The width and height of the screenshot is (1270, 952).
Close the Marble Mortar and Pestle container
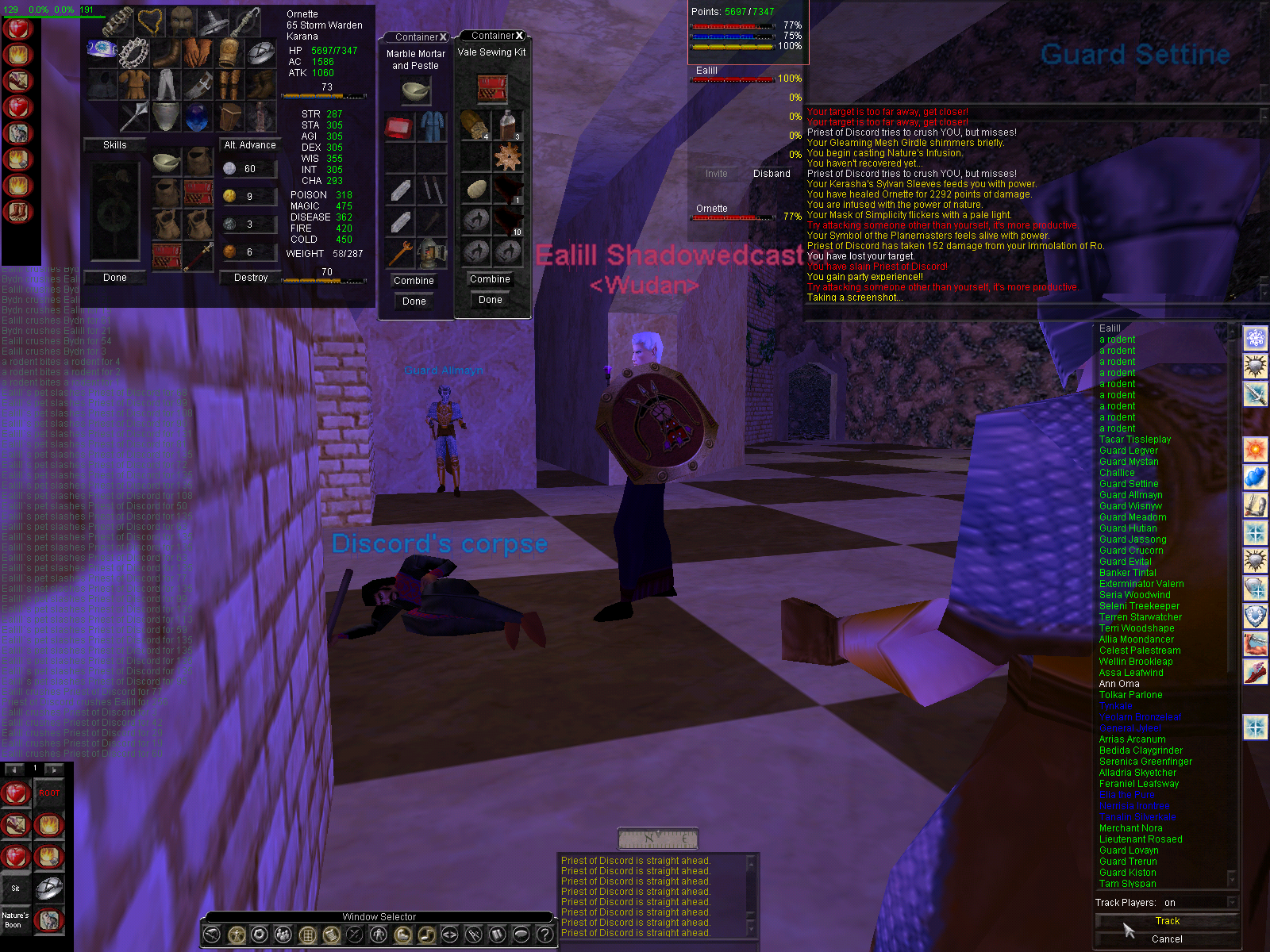[x=443, y=37]
